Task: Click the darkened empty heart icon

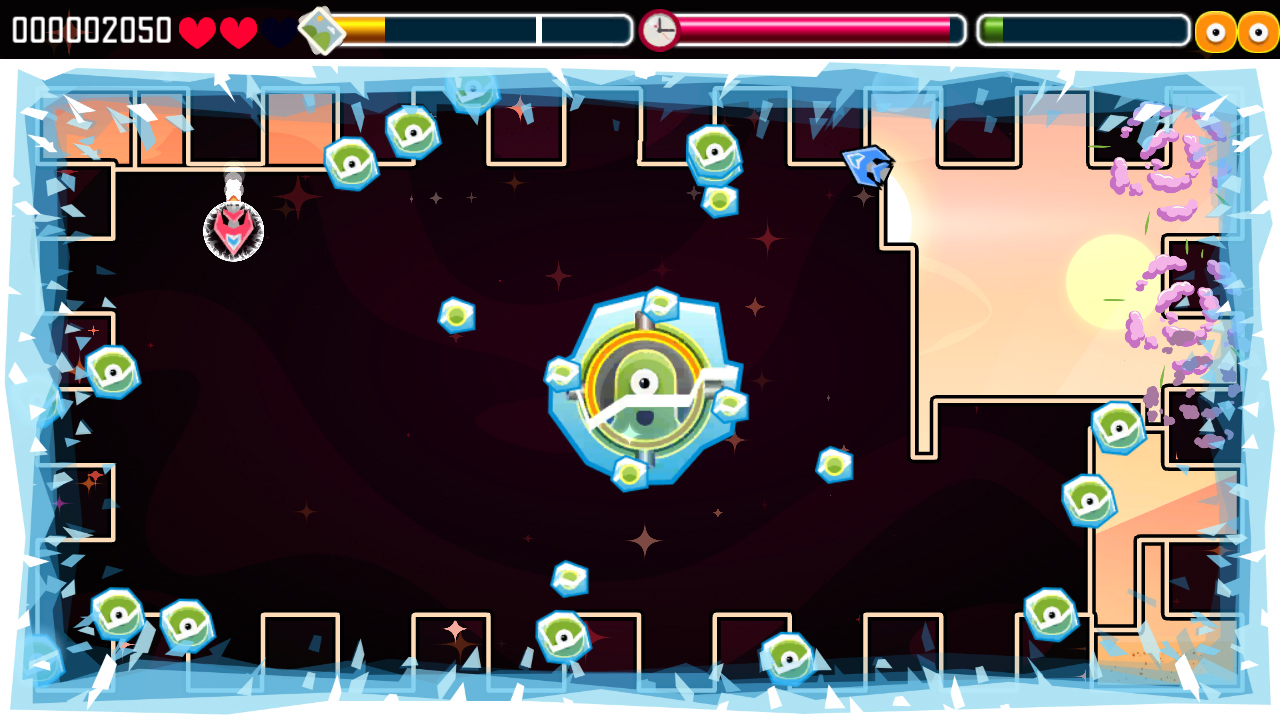Action: (x=276, y=29)
